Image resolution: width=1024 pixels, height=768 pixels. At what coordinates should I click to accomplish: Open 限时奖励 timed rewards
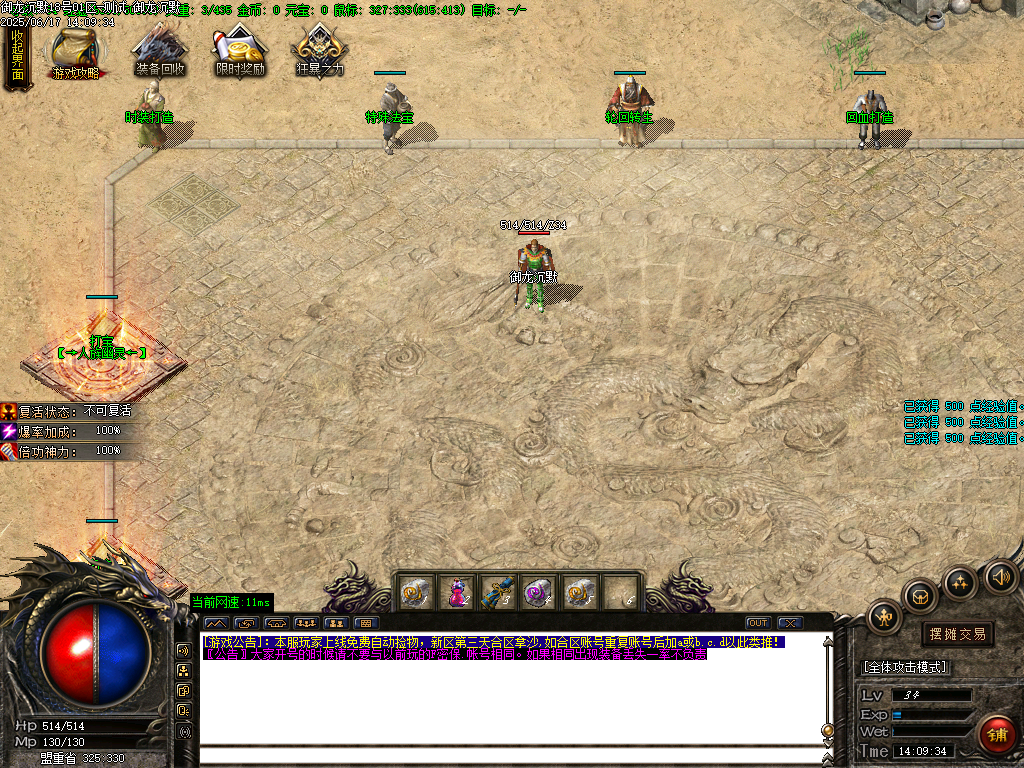240,52
